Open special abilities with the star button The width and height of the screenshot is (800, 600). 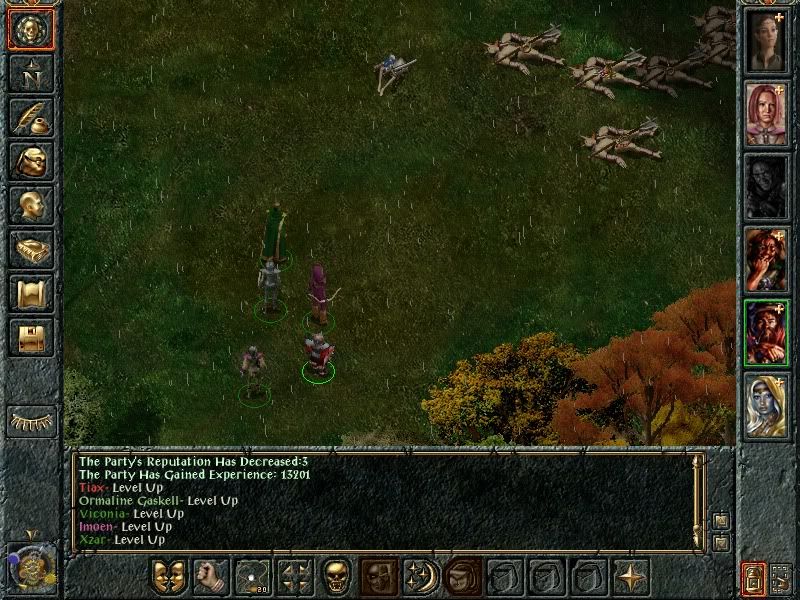tap(631, 577)
